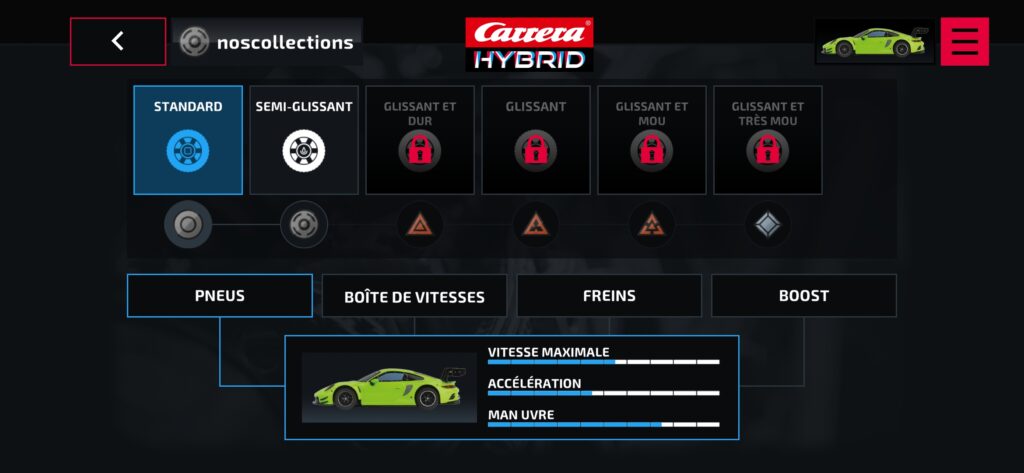Show the Freins tab
The image size is (1024, 473).
tap(609, 296)
